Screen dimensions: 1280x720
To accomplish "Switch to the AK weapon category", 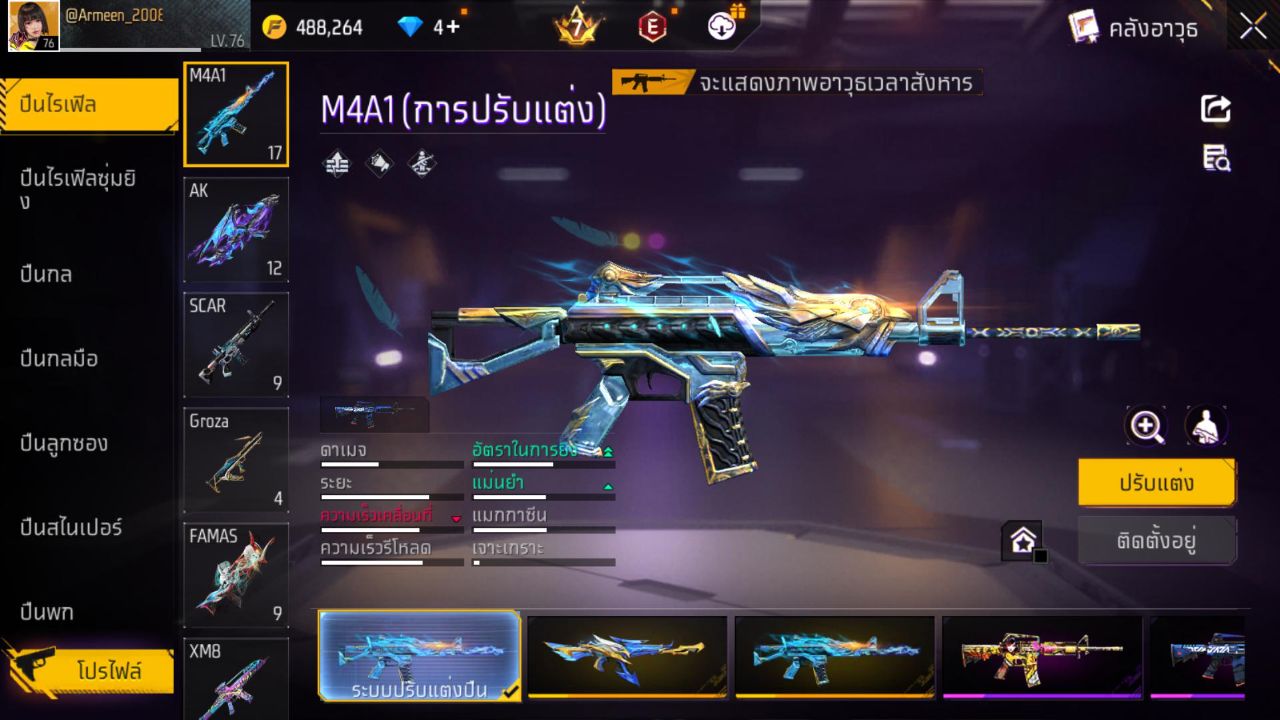I will [x=235, y=230].
